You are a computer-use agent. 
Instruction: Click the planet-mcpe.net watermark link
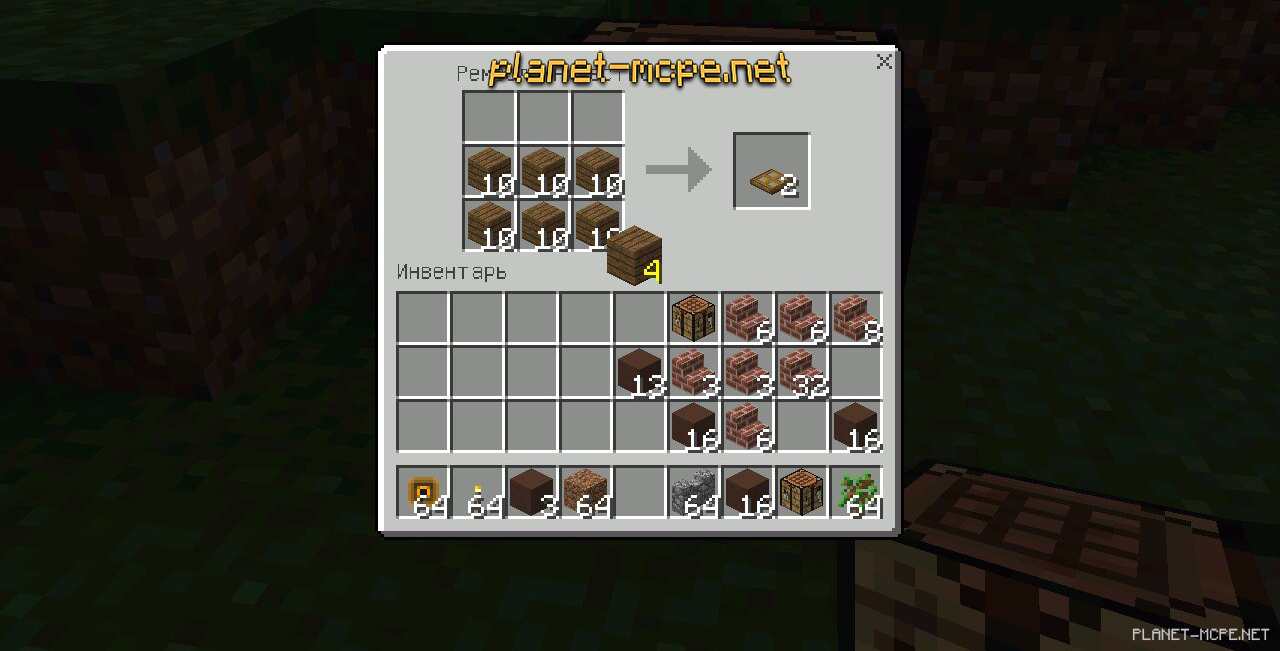click(x=640, y=70)
